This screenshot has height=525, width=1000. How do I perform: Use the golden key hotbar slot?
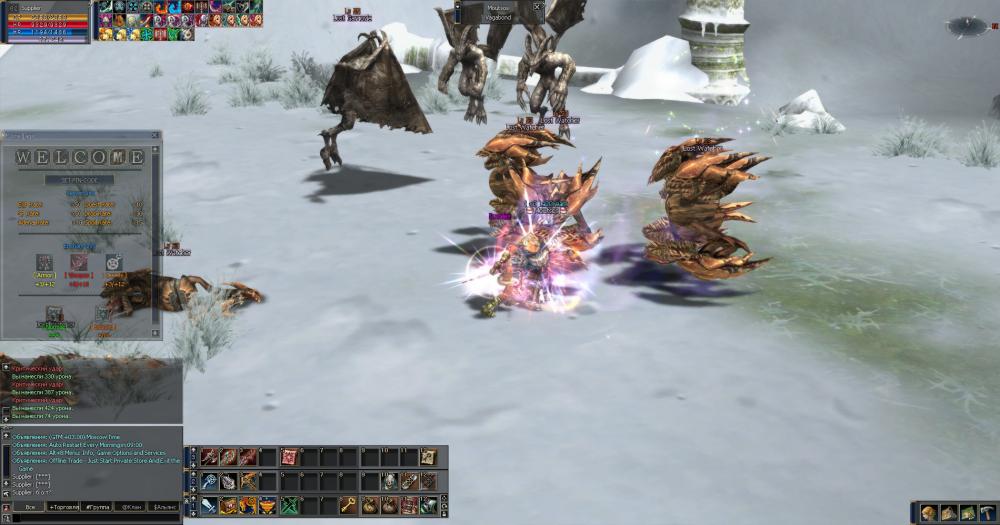348,505
